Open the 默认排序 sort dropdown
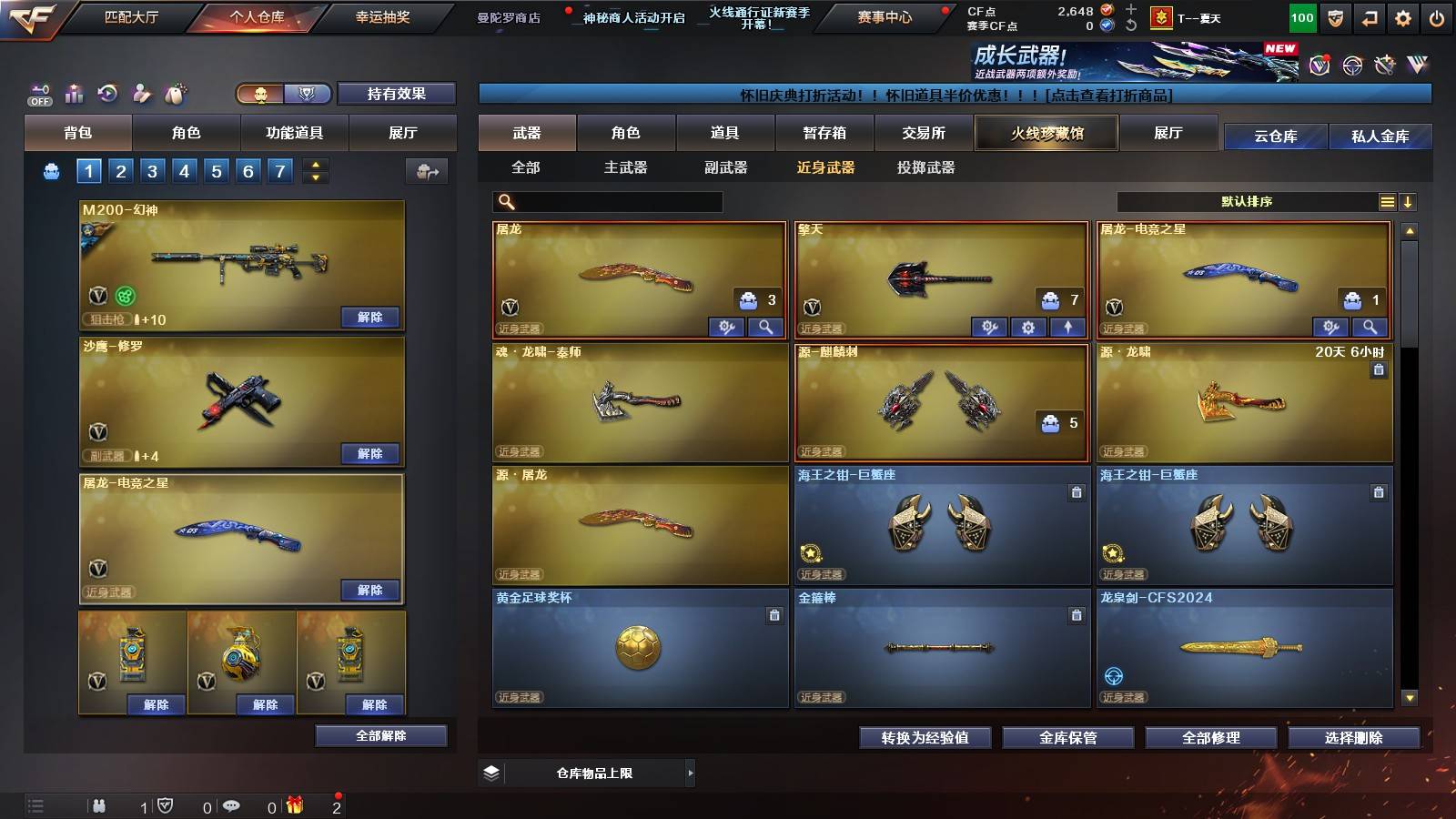This screenshot has height=819, width=1456. tap(1247, 201)
